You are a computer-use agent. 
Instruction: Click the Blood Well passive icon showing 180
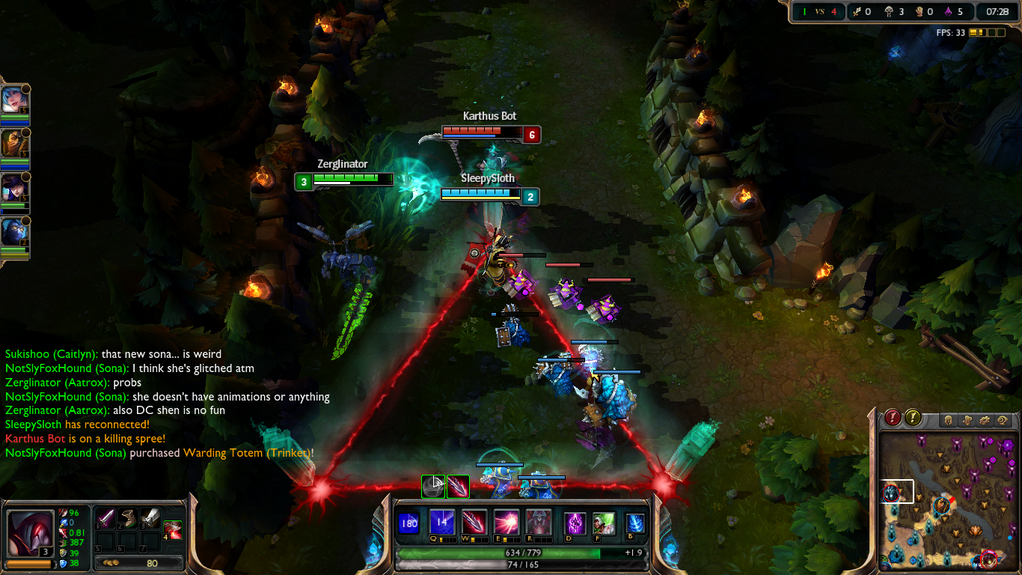coord(409,523)
